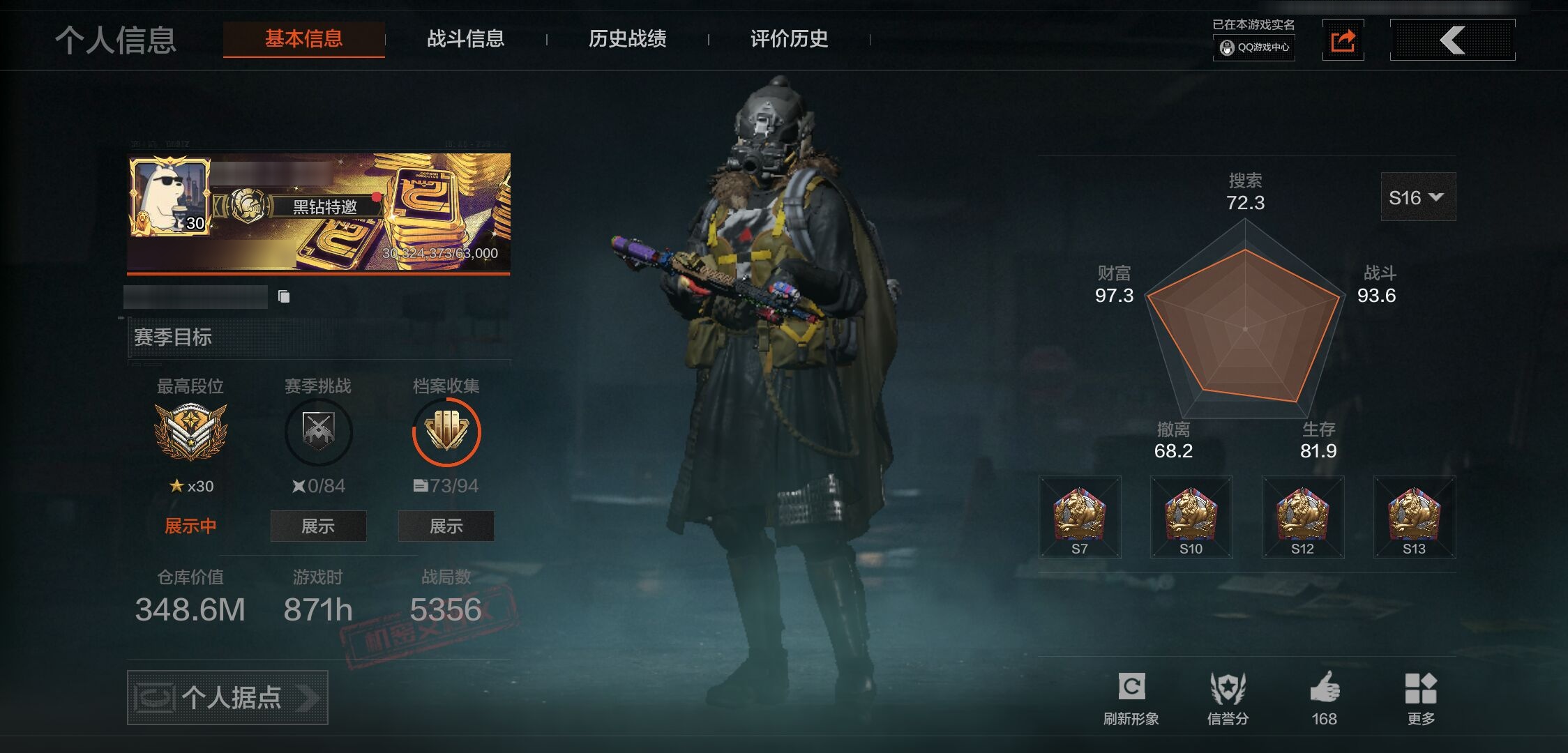Viewport: 1568px width, 753px height.
Task: Check the 信誉分 reputation score
Action: 1228,697
